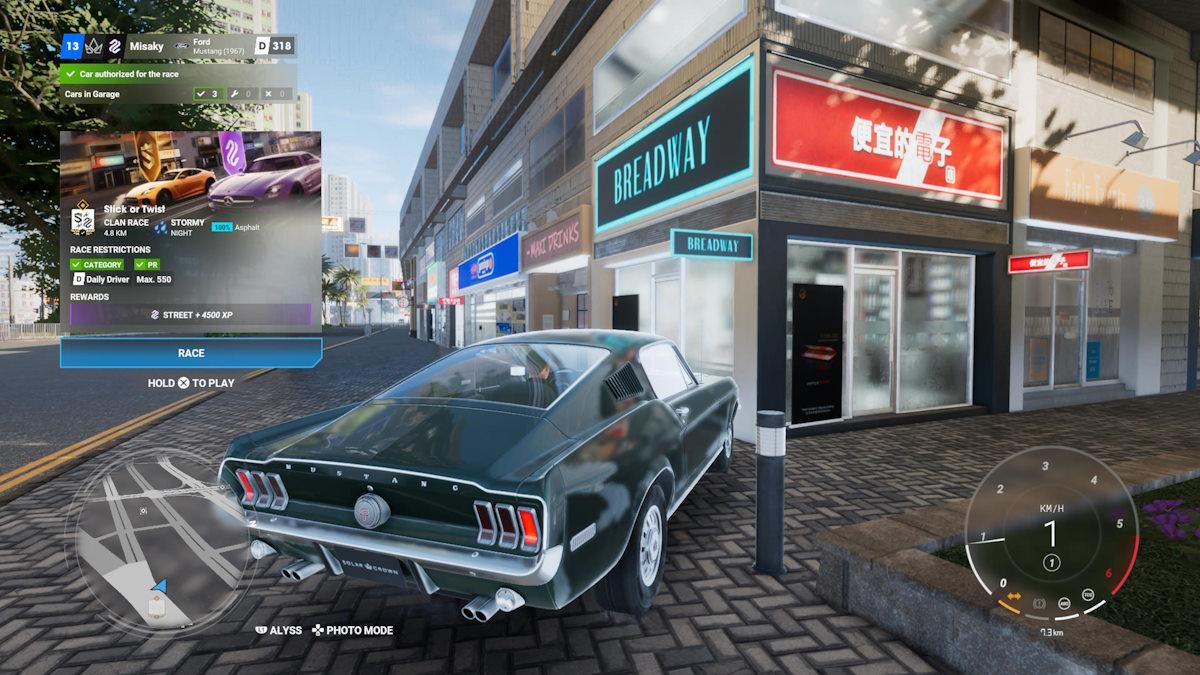Select the Stick or Twist race thumbnail

pos(191,166)
